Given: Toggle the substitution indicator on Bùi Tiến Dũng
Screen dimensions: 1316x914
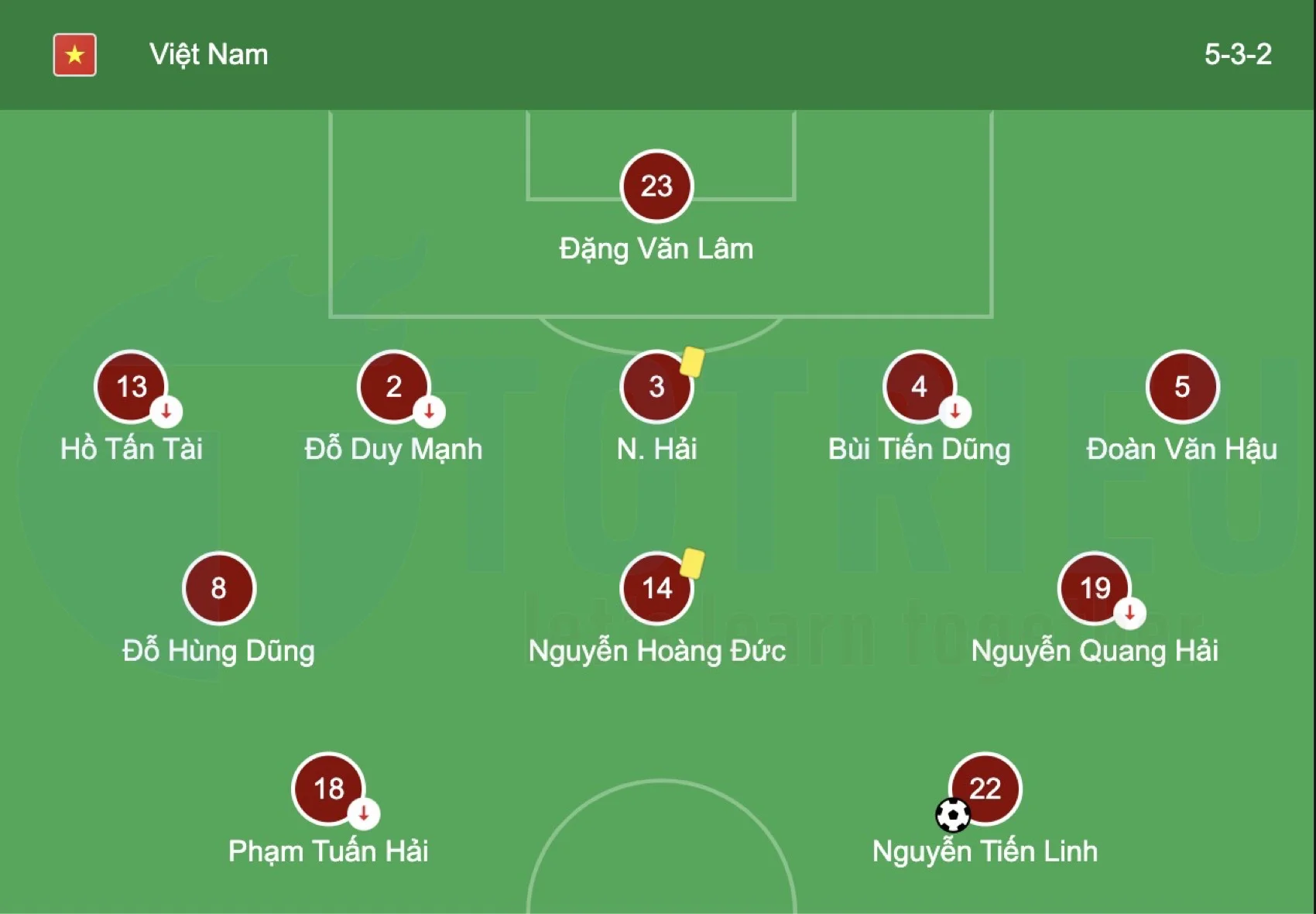Looking at the screenshot, I should 954,412.
